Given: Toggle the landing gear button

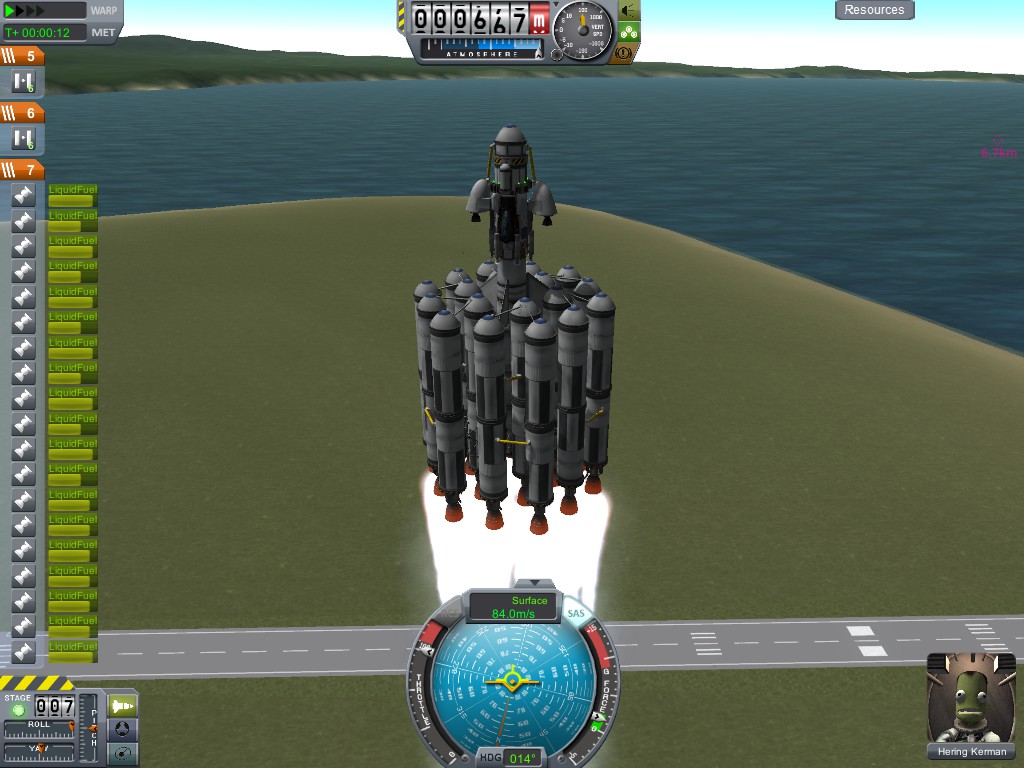Looking at the screenshot, I should pos(629,31).
